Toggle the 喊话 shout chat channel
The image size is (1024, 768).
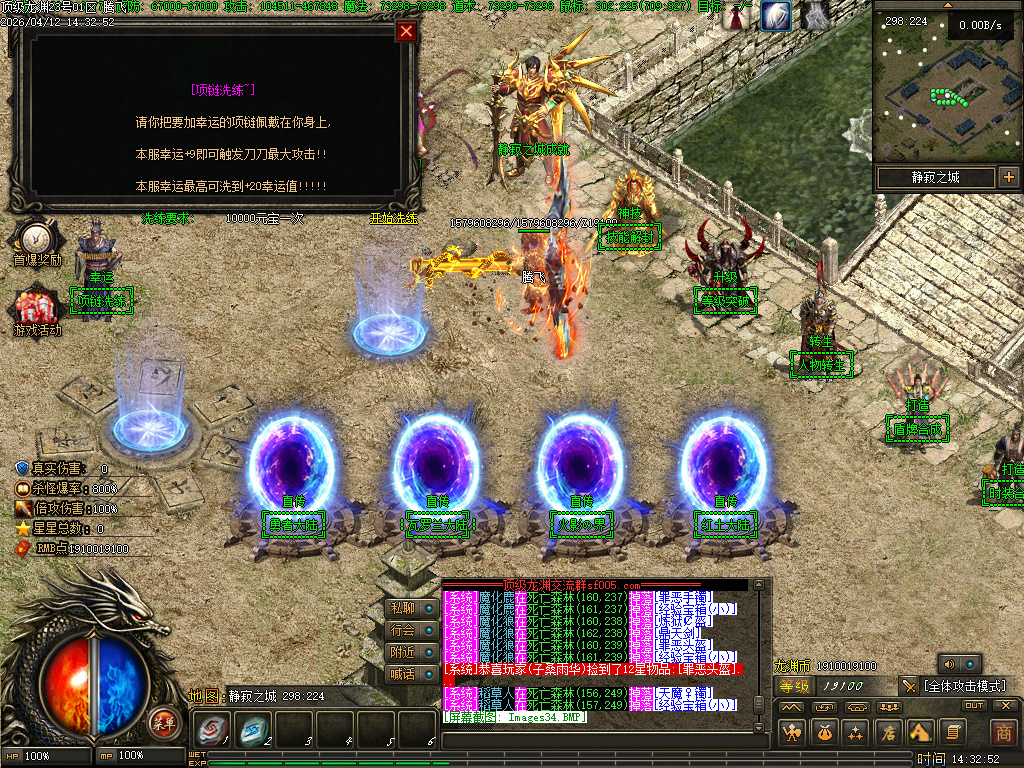pyautogui.click(x=402, y=674)
